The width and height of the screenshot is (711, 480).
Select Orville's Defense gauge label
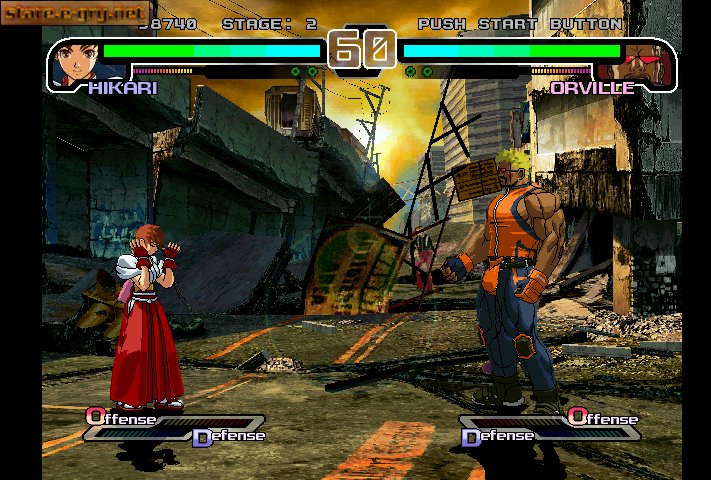[x=496, y=435]
